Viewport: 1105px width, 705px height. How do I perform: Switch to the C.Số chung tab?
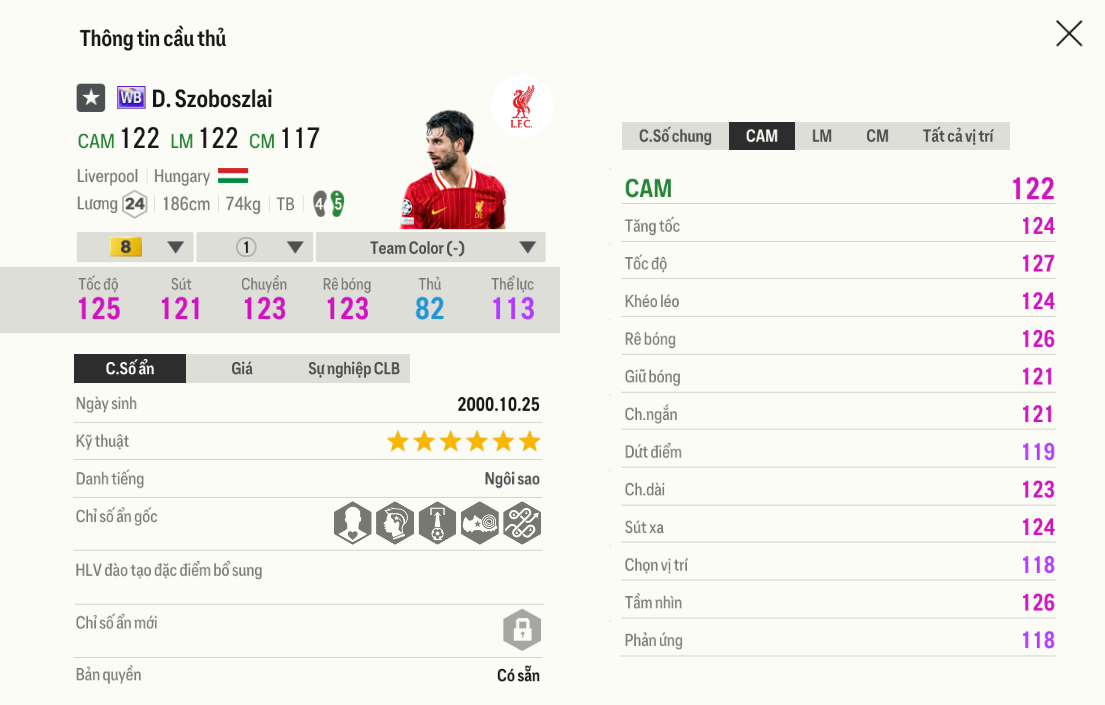coord(675,136)
